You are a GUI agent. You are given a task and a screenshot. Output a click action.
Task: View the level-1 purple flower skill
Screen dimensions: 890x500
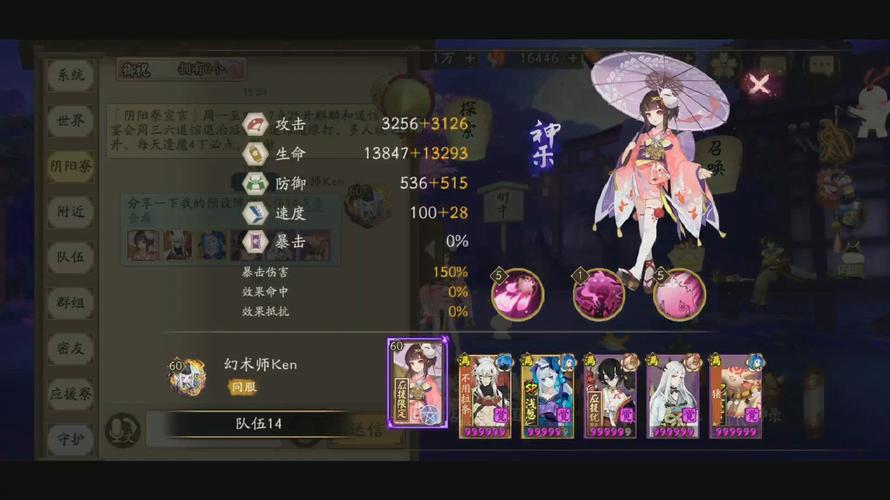click(x=598, y=295)
